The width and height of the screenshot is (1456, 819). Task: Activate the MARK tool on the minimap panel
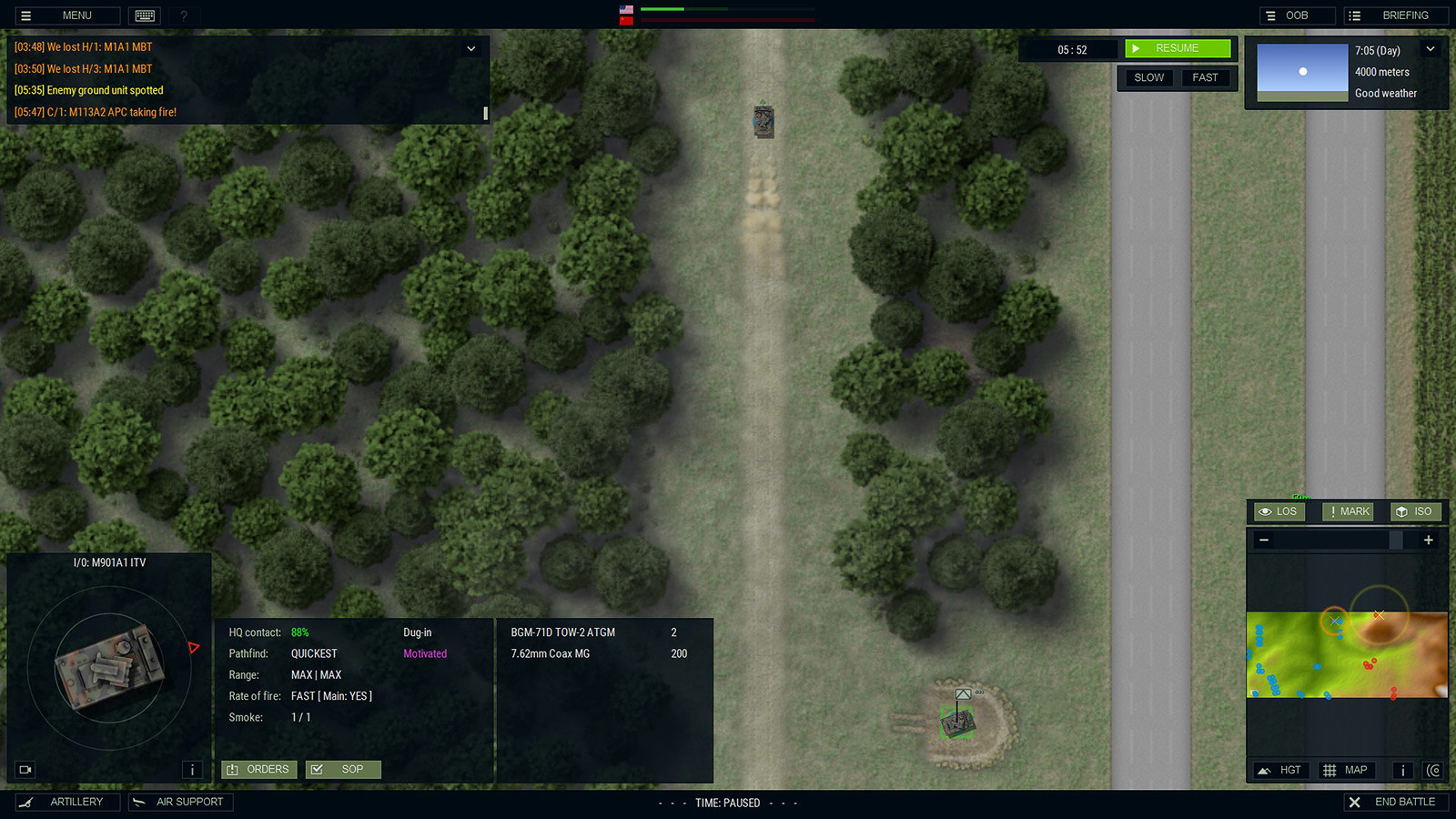pyautogui.click(x=1348, y=511)
